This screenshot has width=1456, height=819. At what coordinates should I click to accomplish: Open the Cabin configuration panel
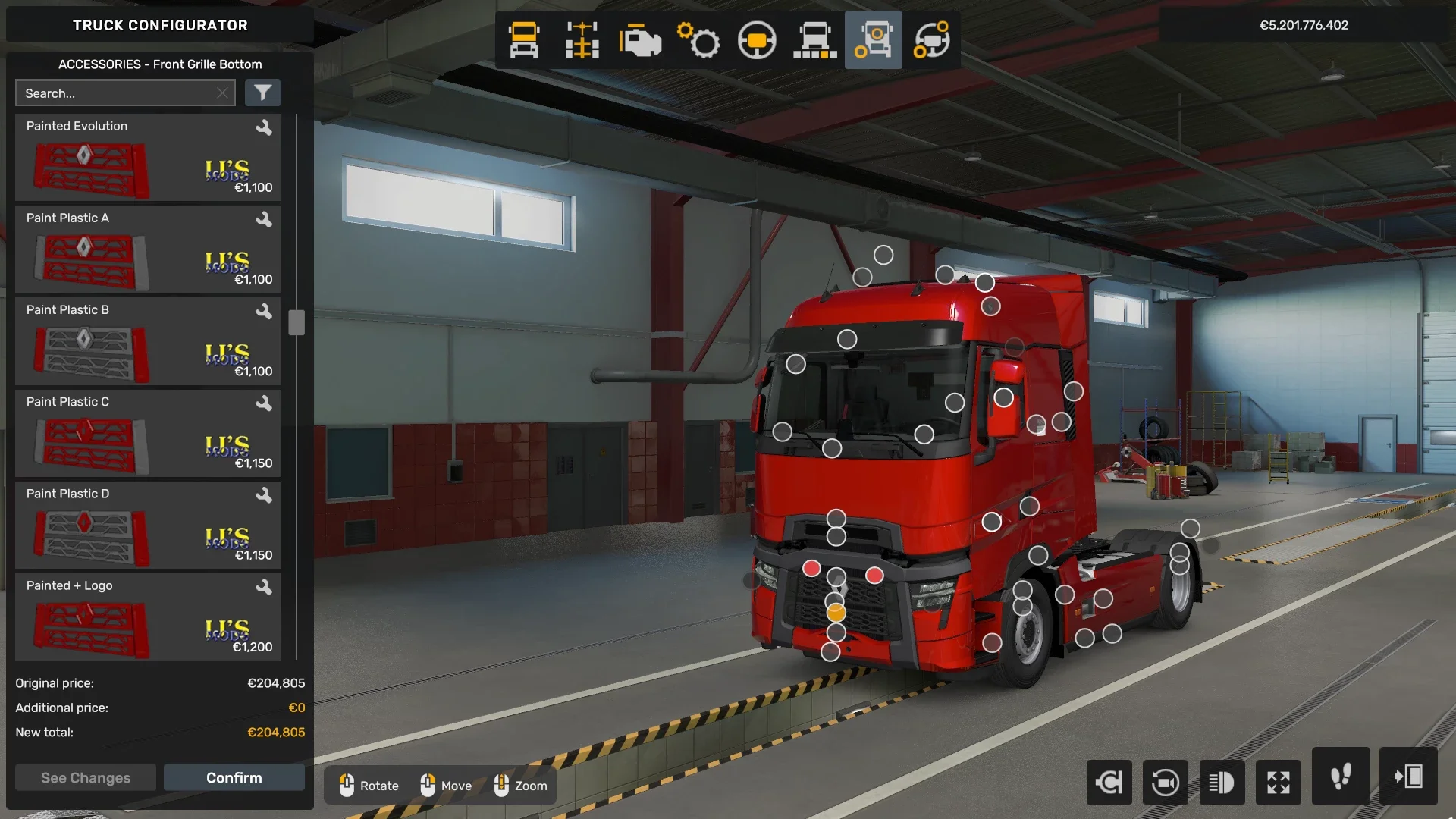point(523,39)
